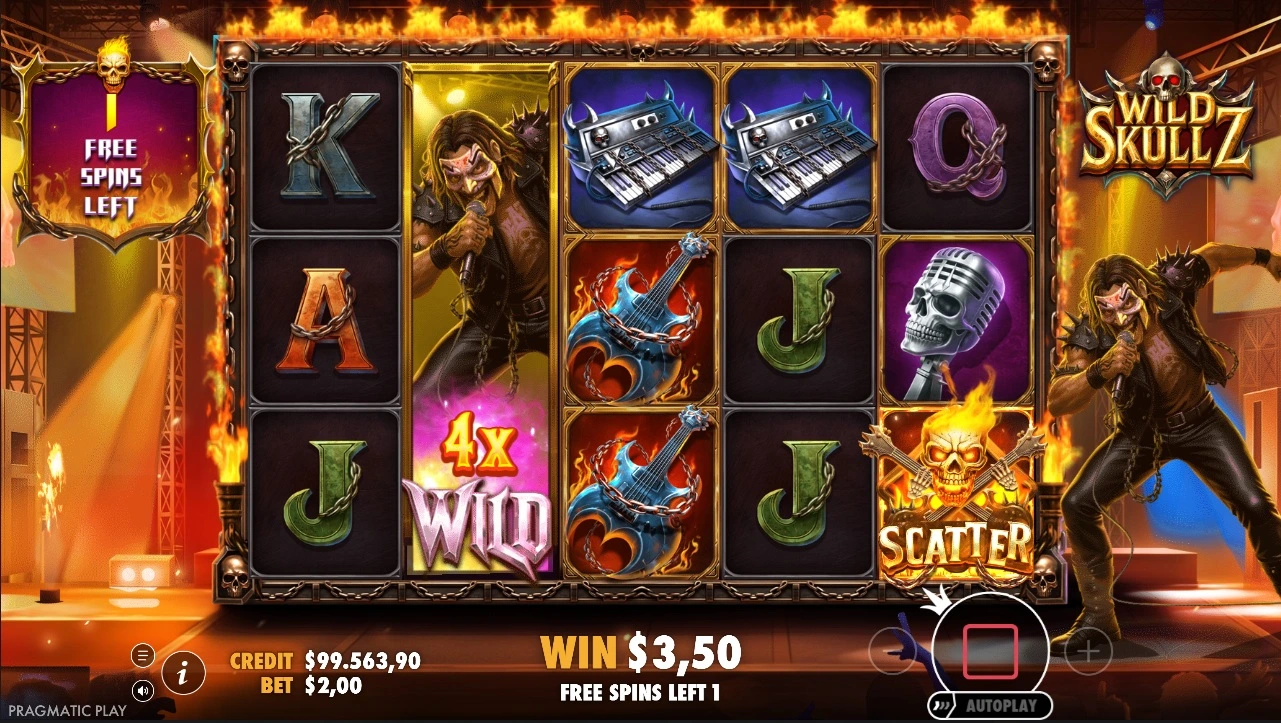Stop the spin with the red square button
This screenshot has height=723, width=1281.
pyautogui.click(x=989, y=649)
